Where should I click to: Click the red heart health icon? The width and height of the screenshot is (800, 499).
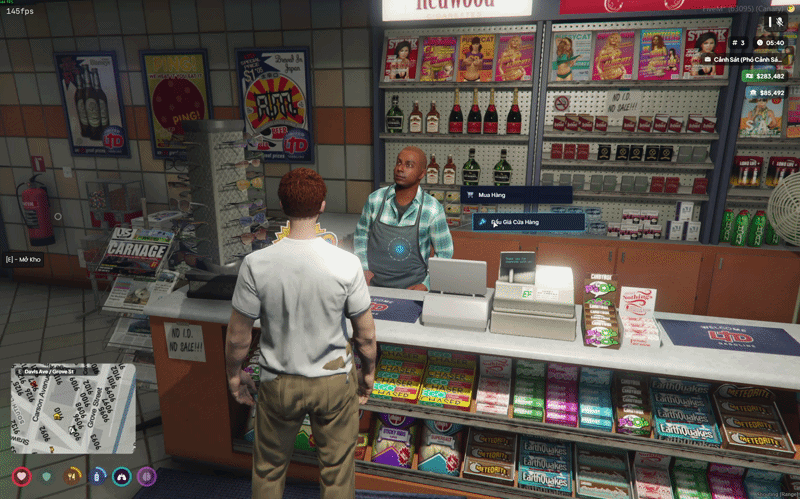[22, 477]
